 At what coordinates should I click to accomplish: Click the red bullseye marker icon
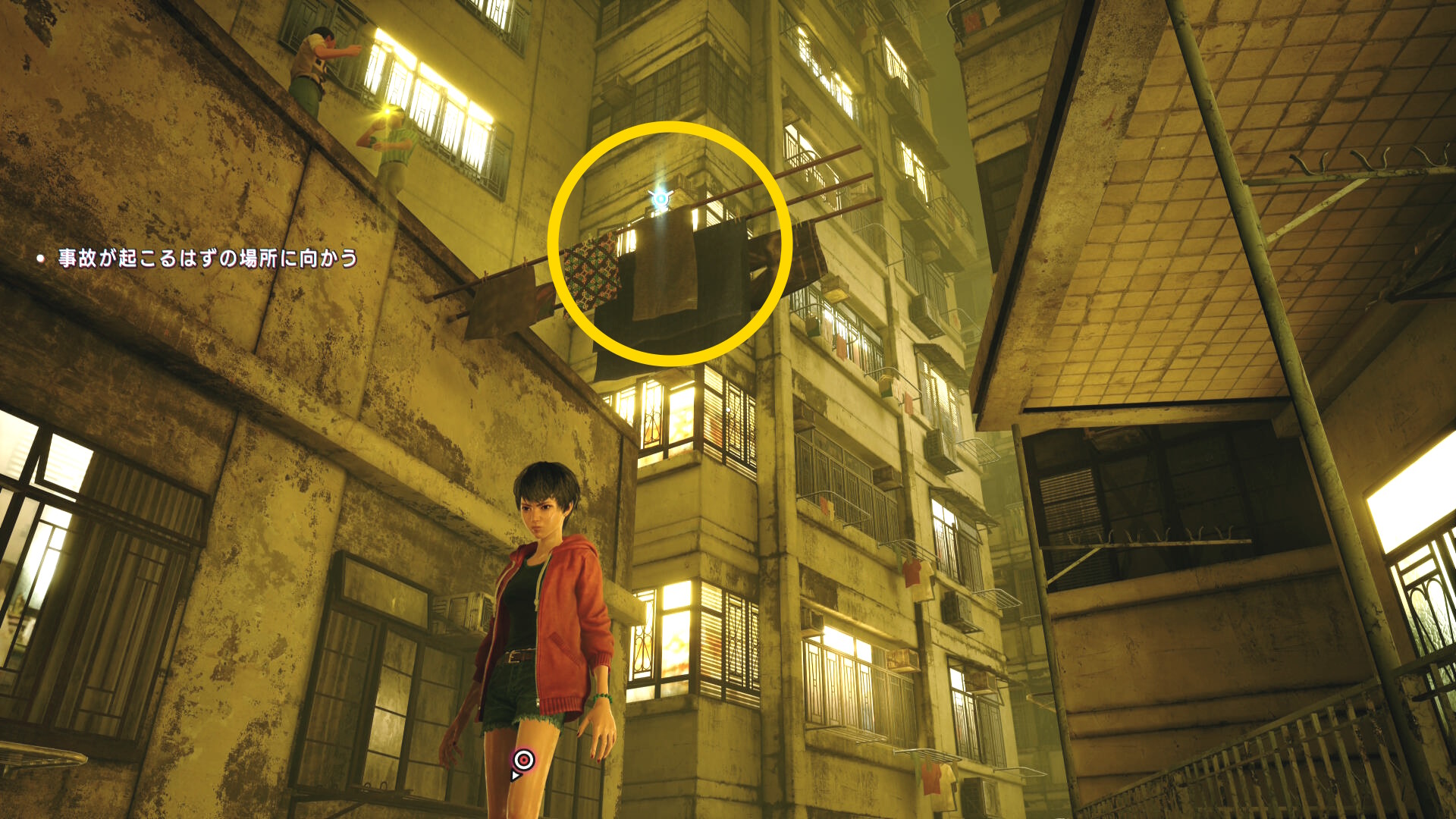(523, 759)
